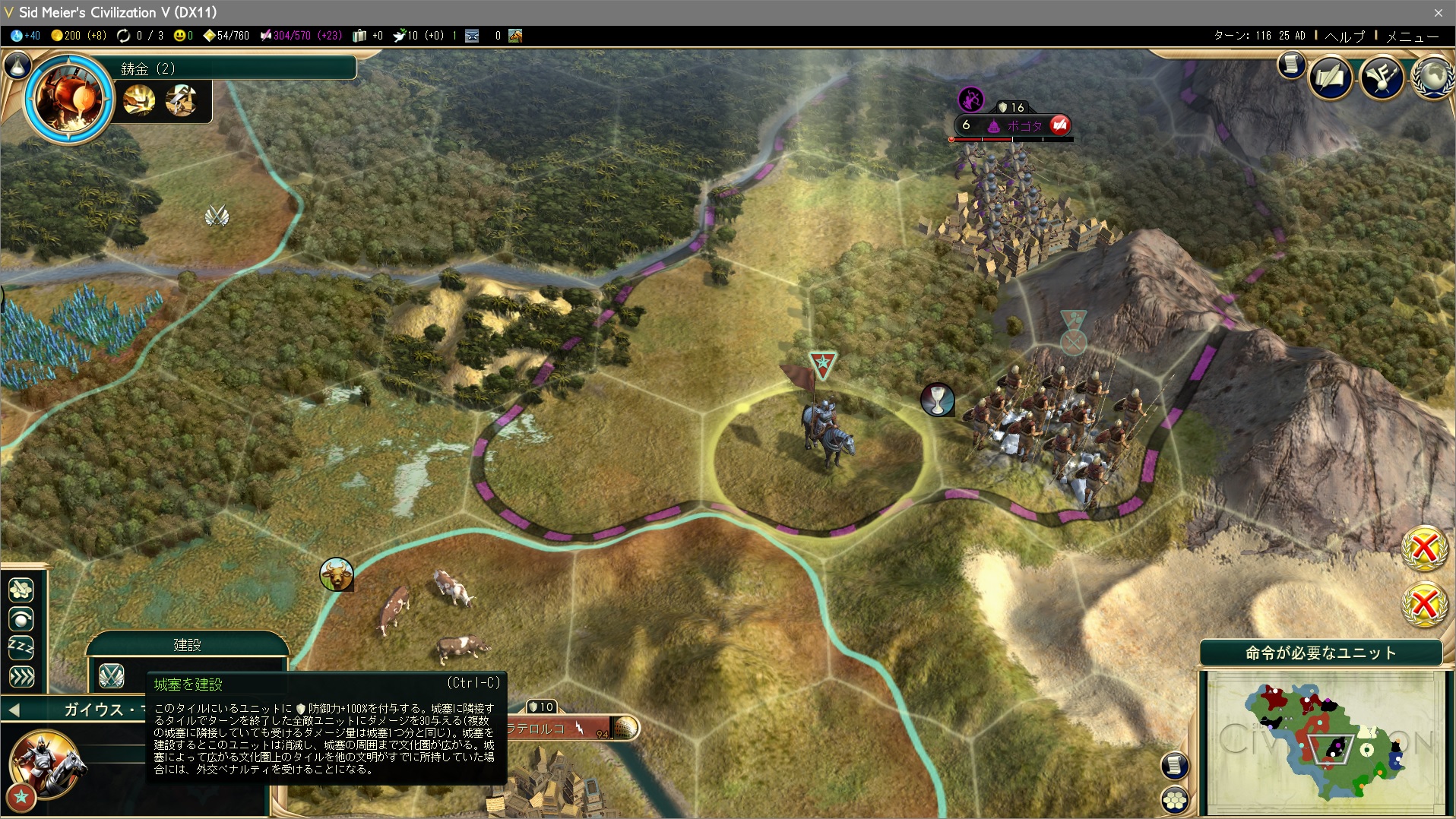
Task: Select the move-to unit action icon
Action: (21, 590)
